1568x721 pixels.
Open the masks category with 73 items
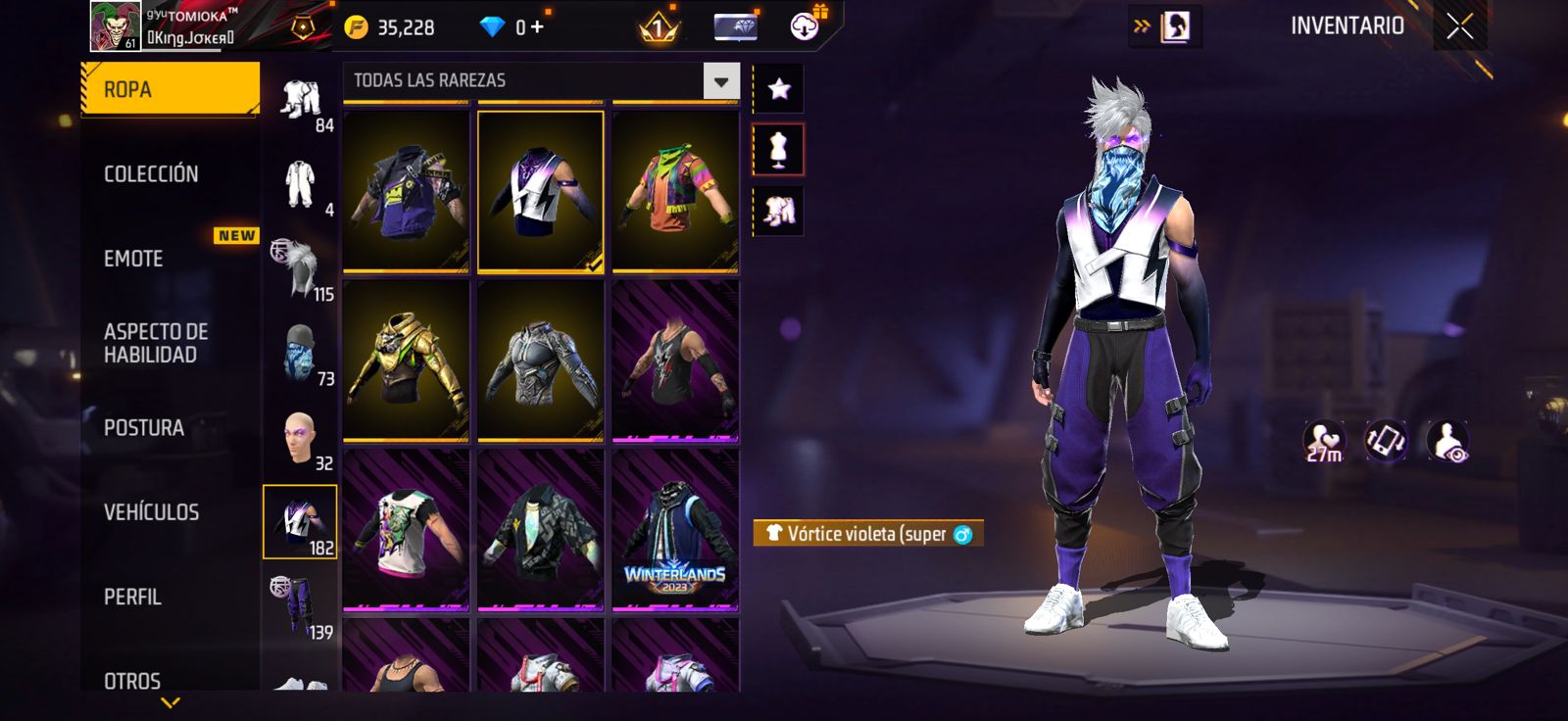click(300, 354)
